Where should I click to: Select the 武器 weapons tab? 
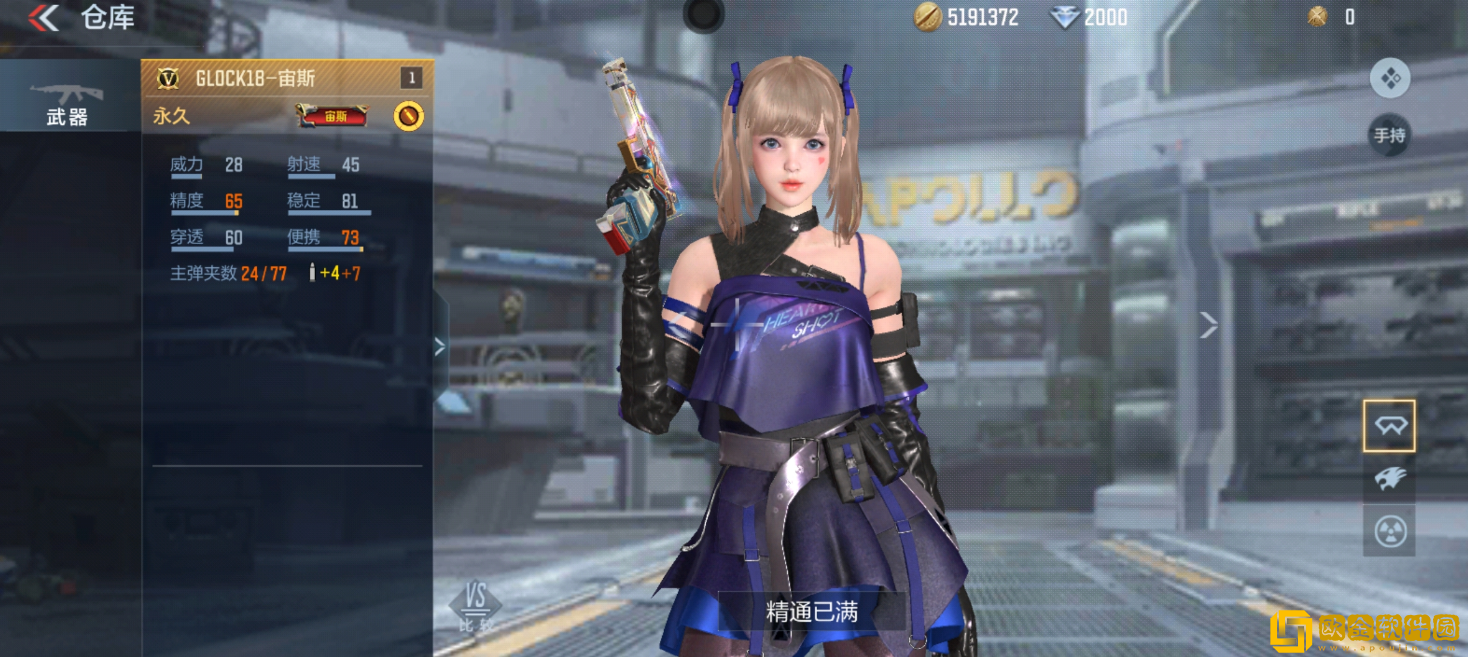coord(67,101)
